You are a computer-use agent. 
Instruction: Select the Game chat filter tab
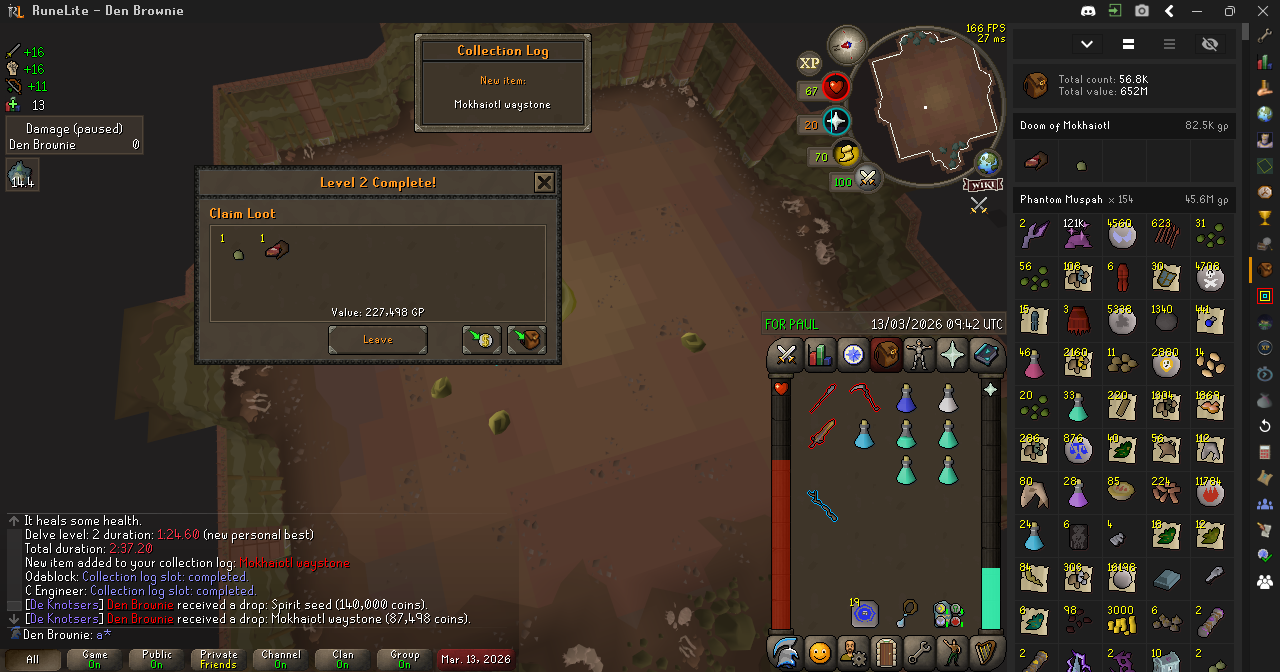(95, 660)
